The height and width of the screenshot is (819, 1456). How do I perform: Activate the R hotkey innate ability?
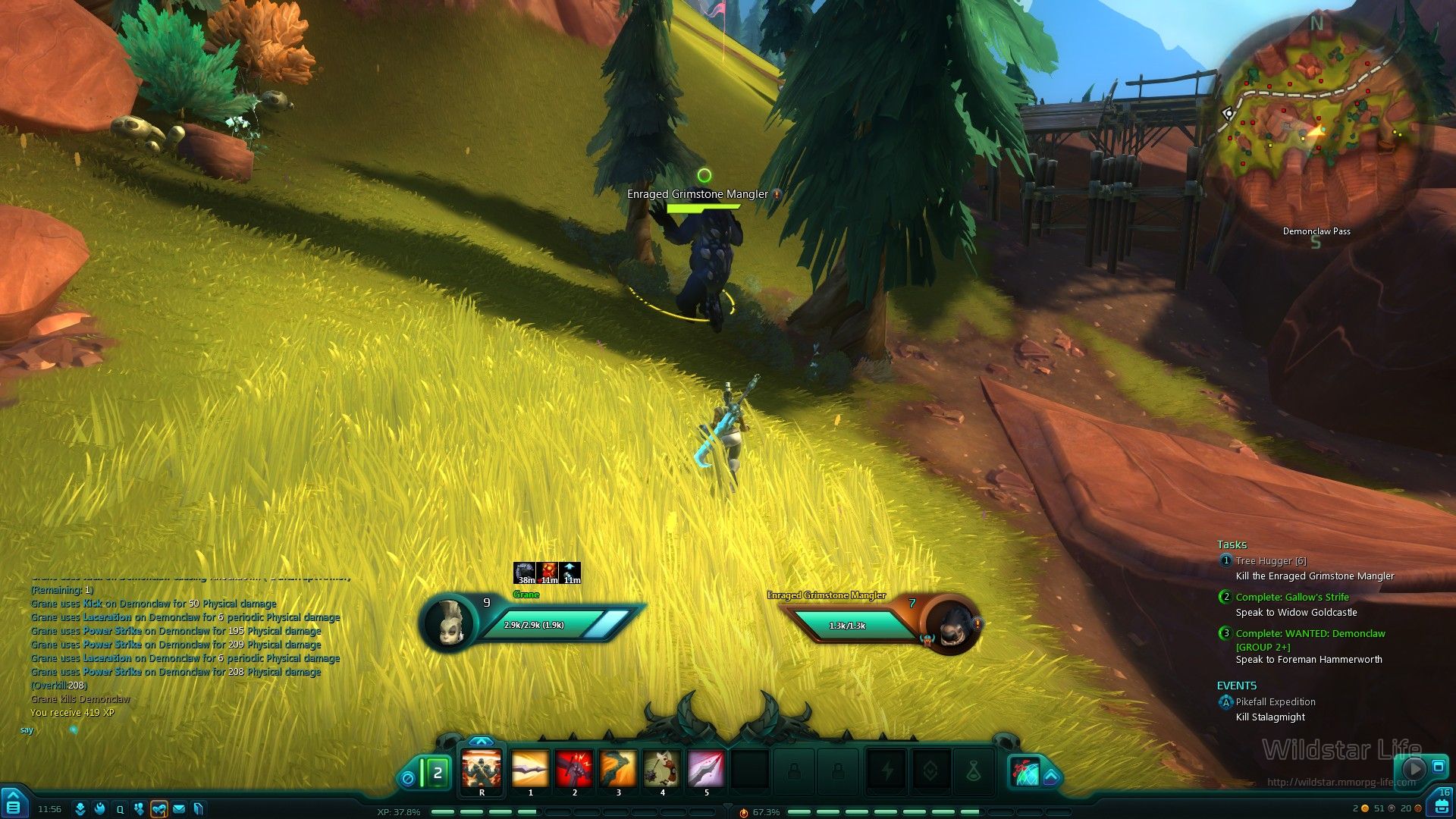482,770
